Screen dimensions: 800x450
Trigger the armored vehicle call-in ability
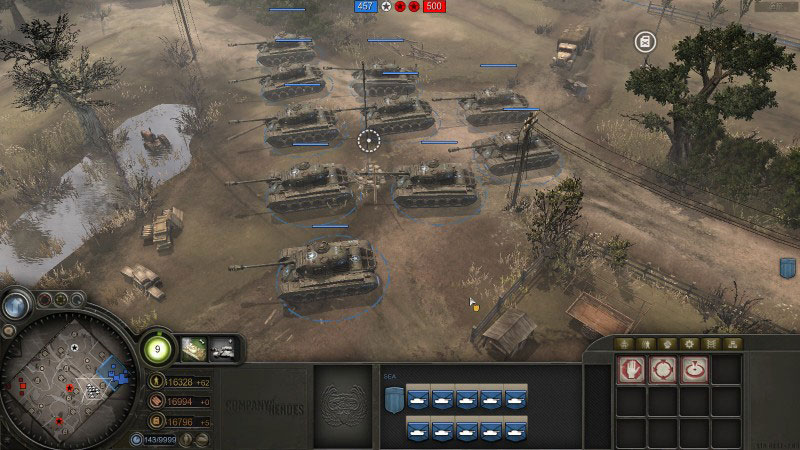(223, 347)
